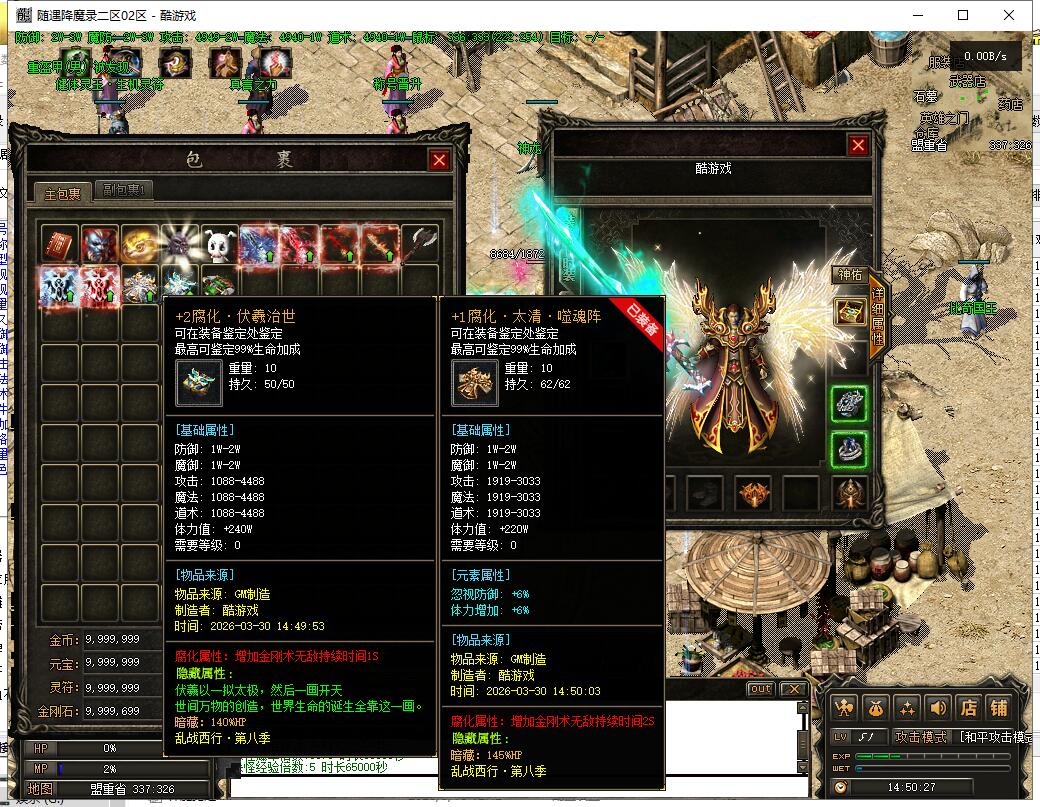This screenshot has height=807, width=1040.
Task: Select the 主包裹 main bag tab
Action: [x=62, y=192]
